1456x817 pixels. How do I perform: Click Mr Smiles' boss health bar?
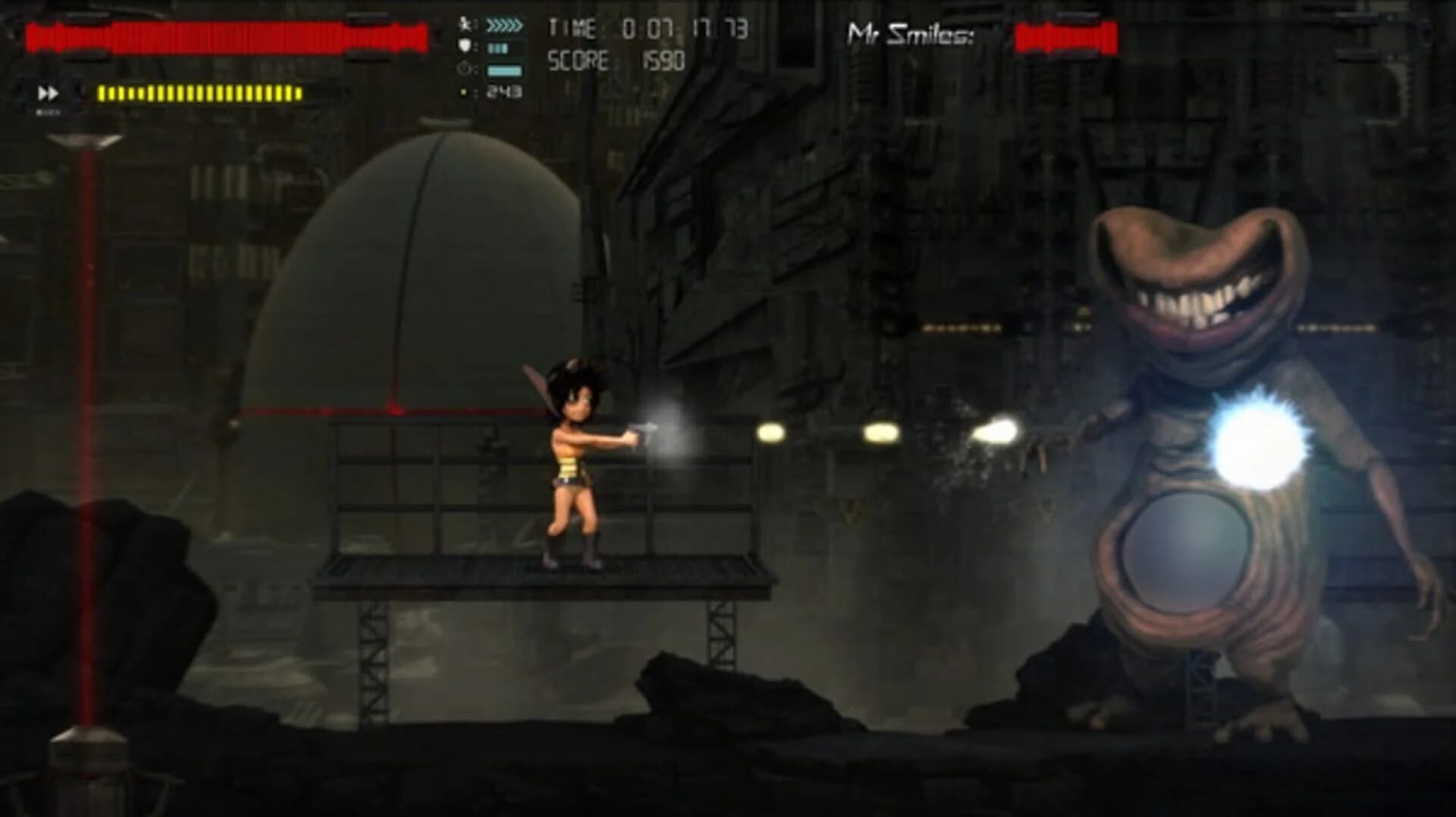pos(1068,34)
